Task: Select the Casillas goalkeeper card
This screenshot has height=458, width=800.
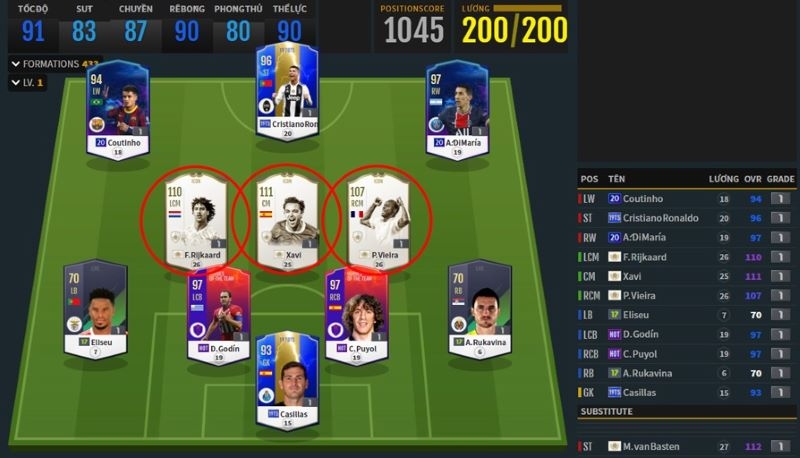Action: pos(287,380)
